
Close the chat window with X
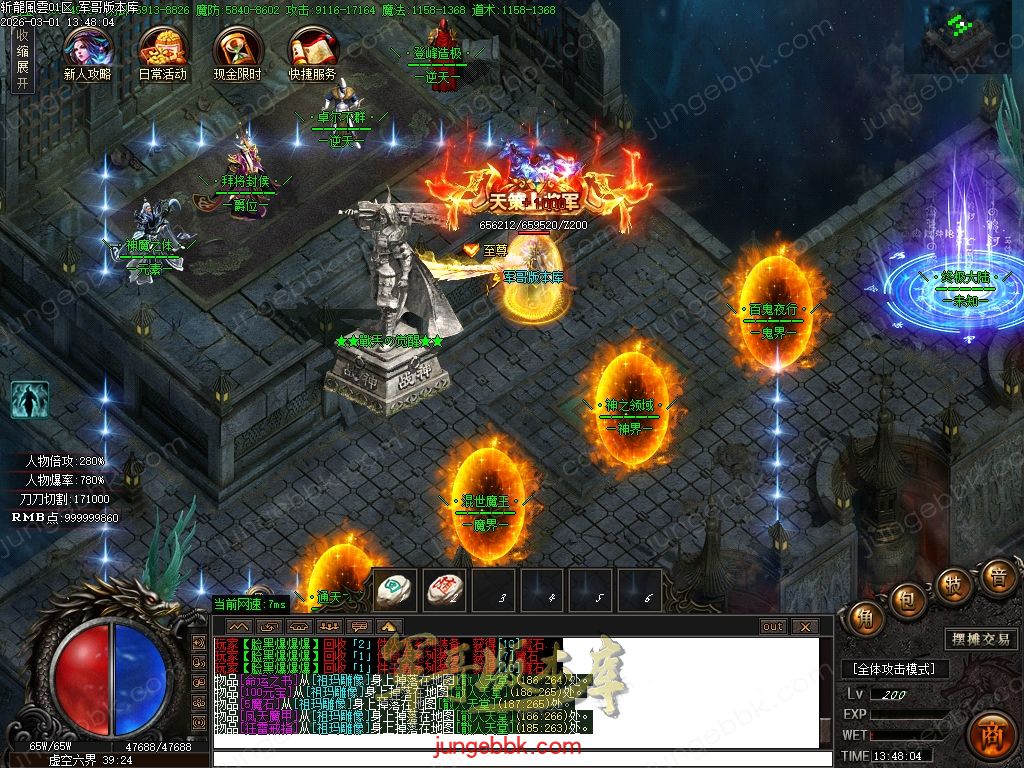point(804,627)
